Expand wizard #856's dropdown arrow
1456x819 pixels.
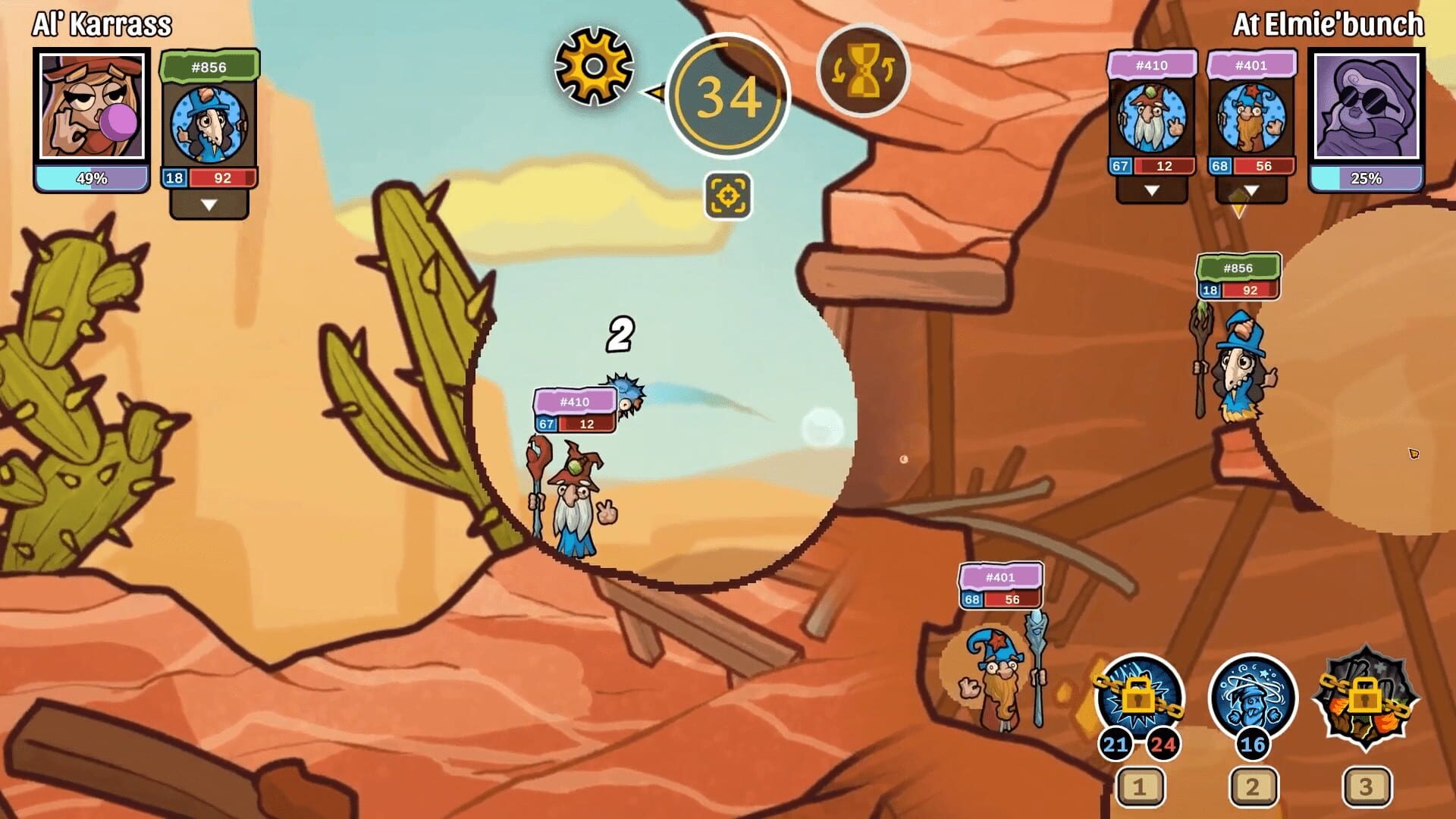[x=209, y=202]
